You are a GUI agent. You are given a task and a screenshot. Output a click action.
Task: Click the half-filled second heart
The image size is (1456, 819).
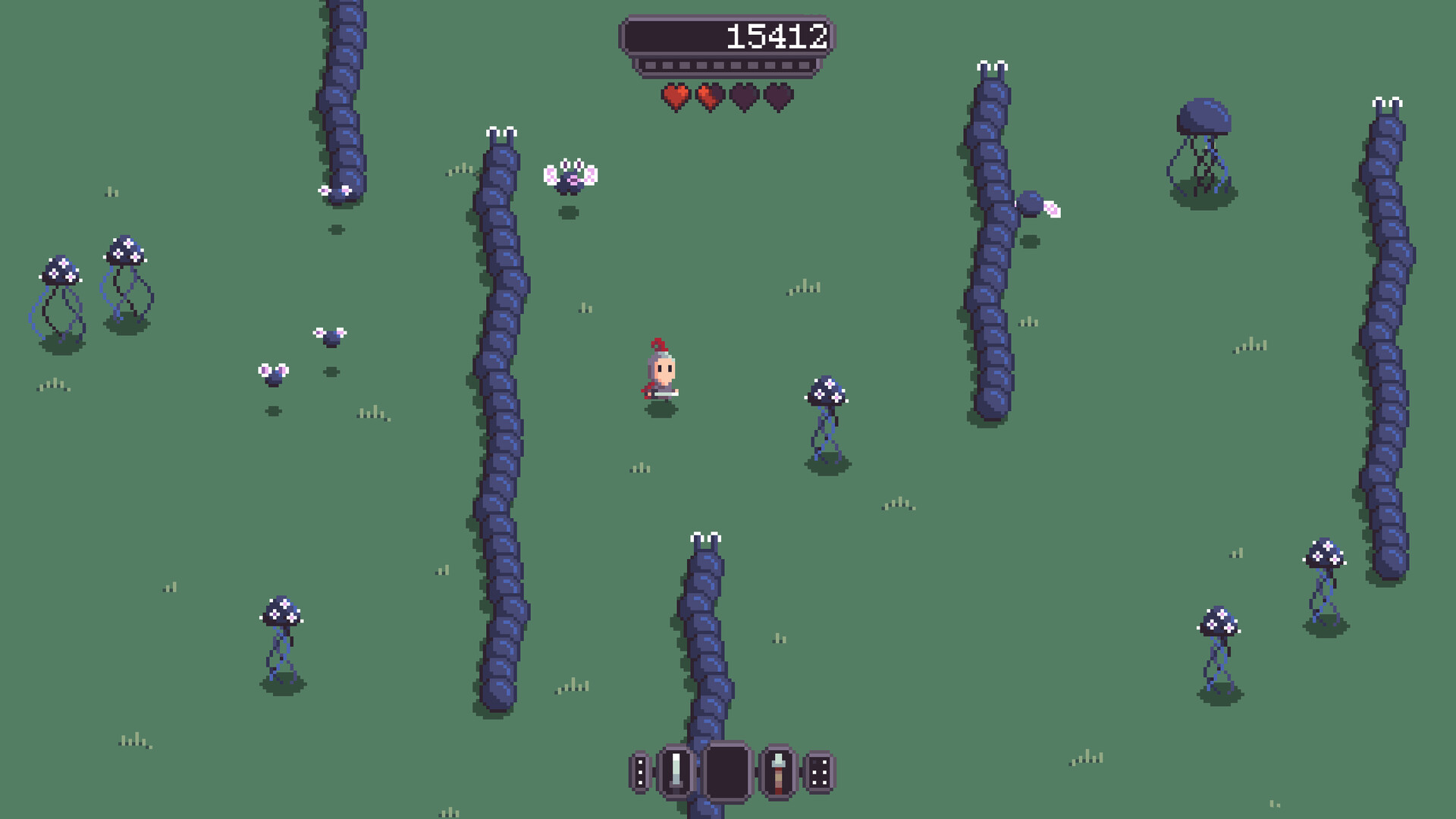[x=708, y=99]
